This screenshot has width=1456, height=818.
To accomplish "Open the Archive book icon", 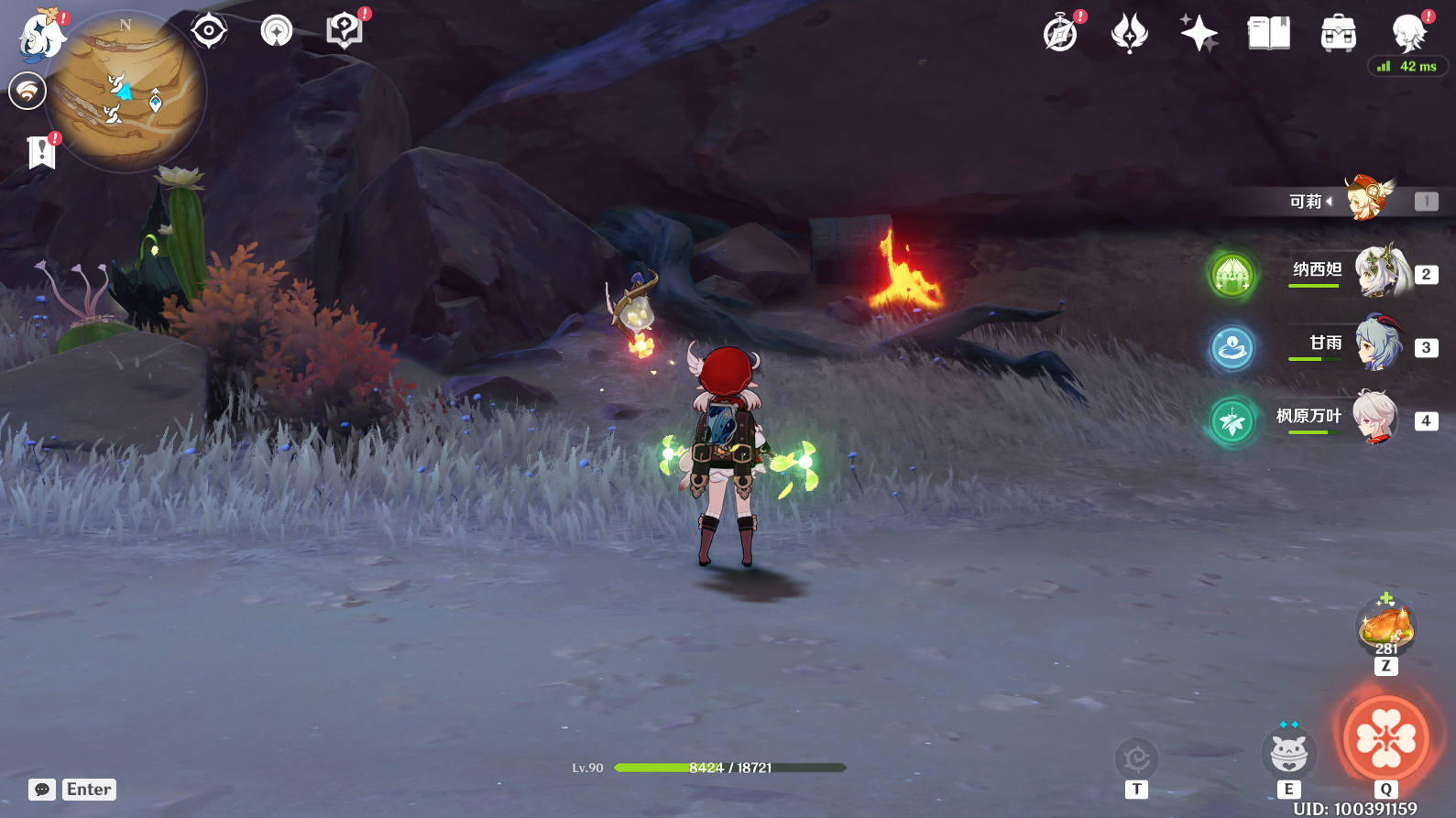I will click(x=1267, y=34).
